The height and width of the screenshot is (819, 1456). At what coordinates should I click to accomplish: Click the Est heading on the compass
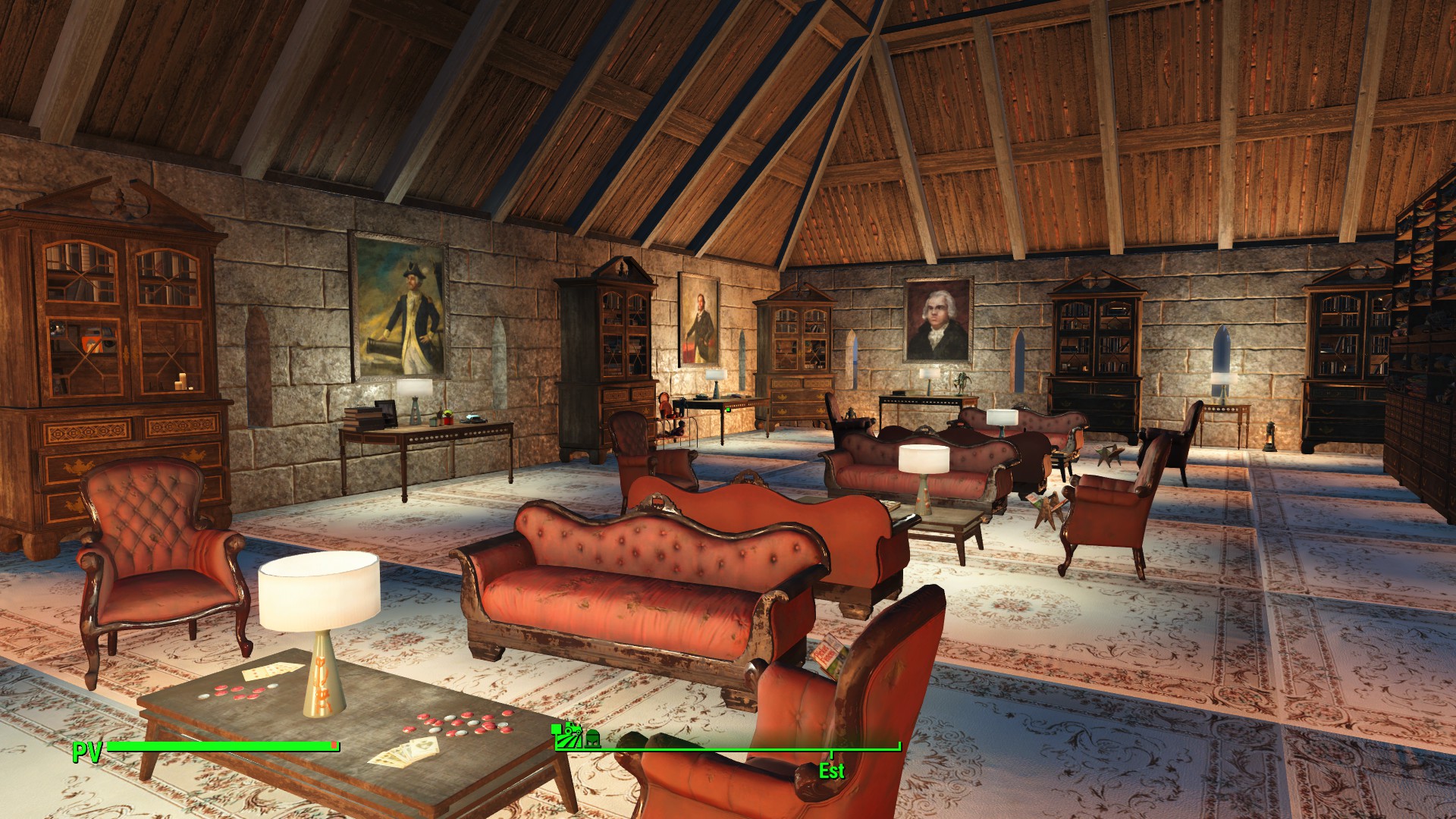point(831,771)
